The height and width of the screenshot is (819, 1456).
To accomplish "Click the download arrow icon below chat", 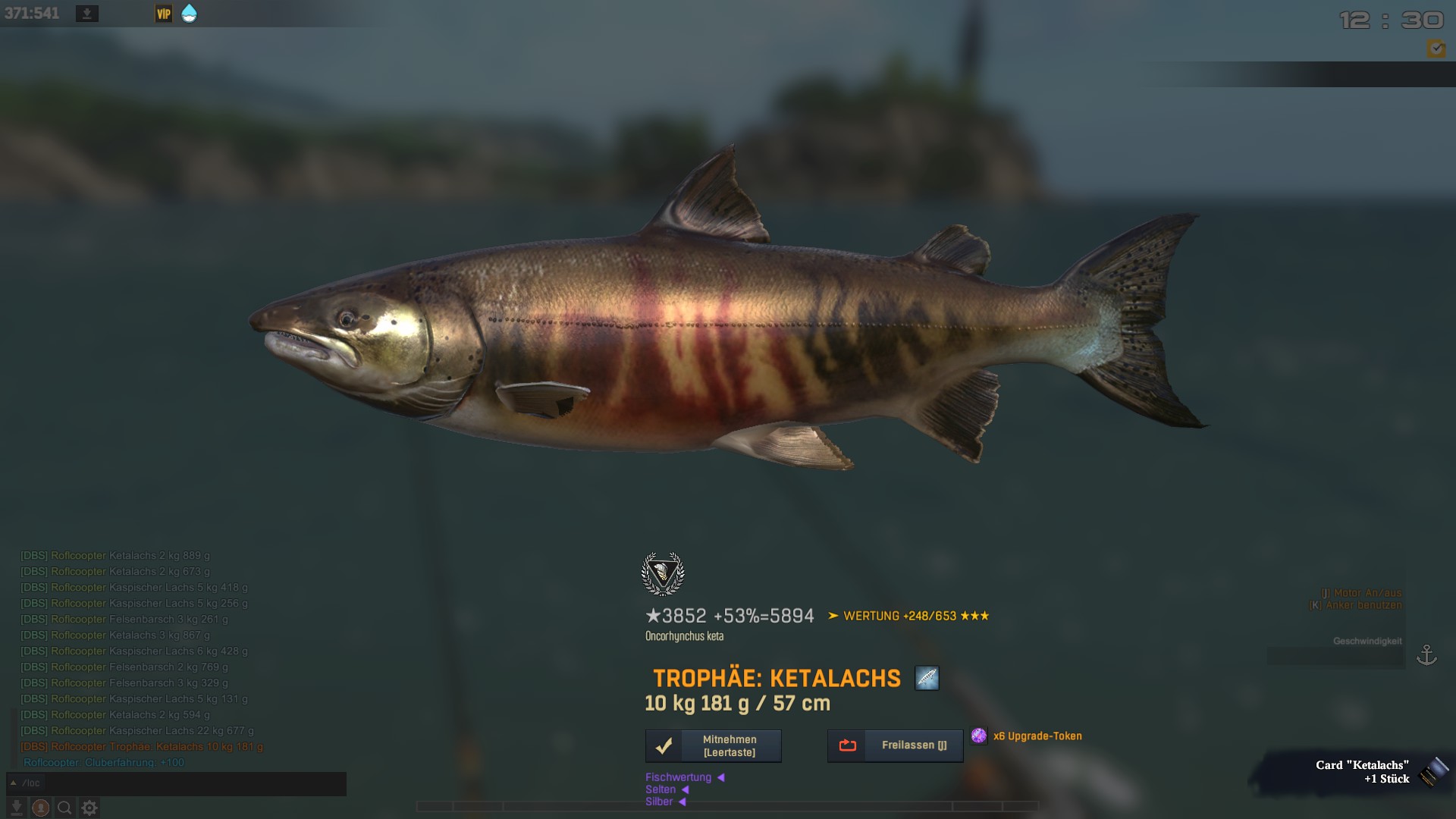I will coord(16,808).
